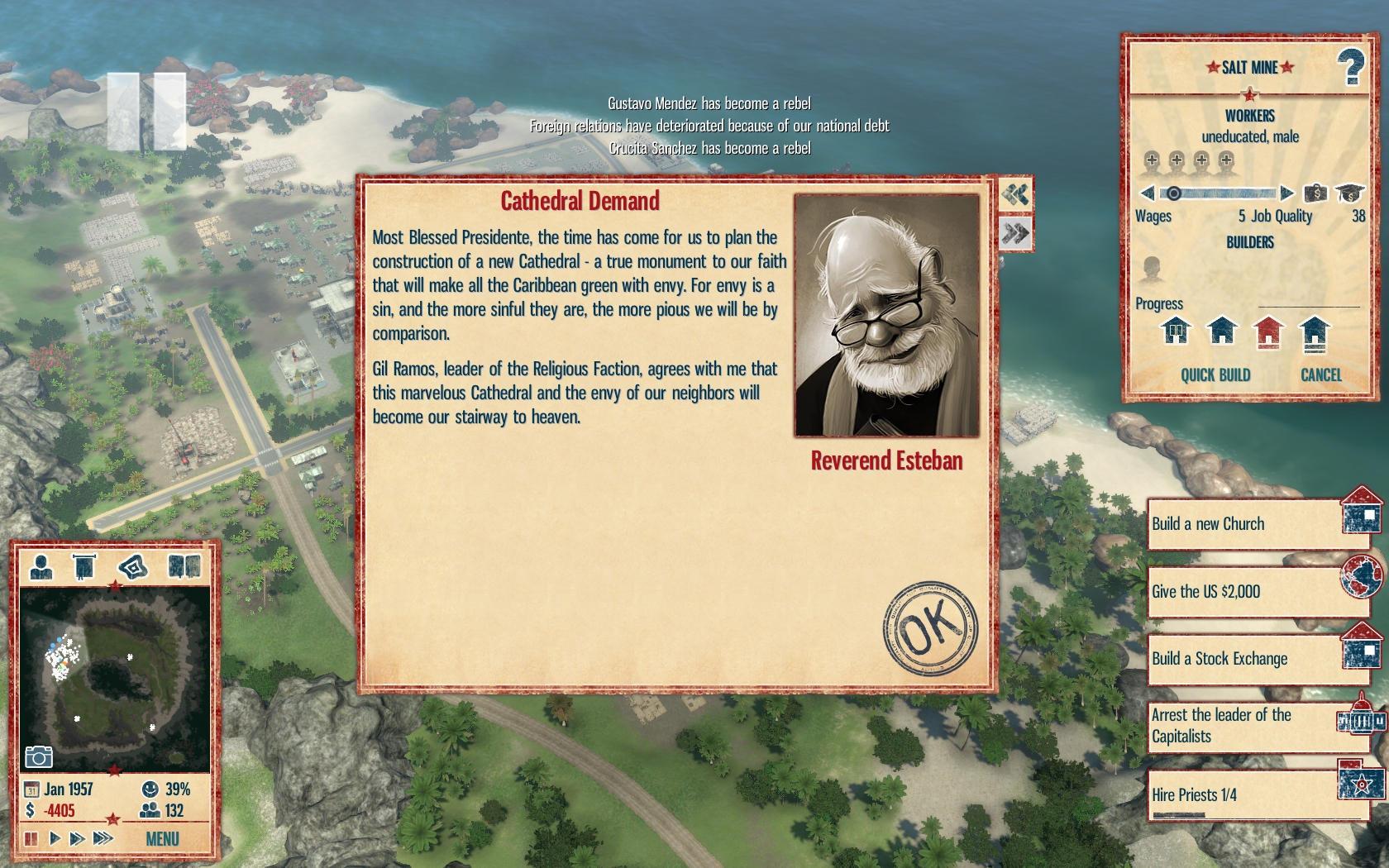Choose the red house build priority icon
Viewport: 1389px width, 868px height.
click(x=1267, y=332)
